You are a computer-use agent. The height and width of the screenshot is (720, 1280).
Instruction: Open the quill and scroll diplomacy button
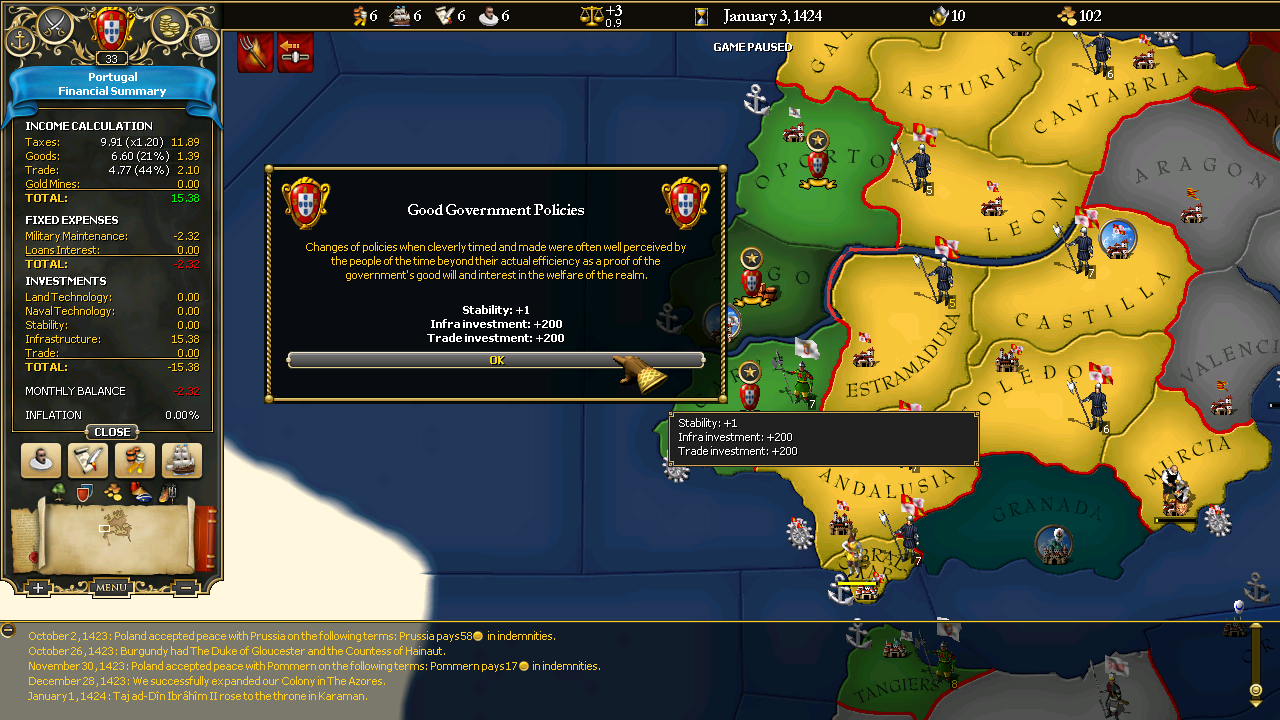pyautogui.click(x=88, y=461)
